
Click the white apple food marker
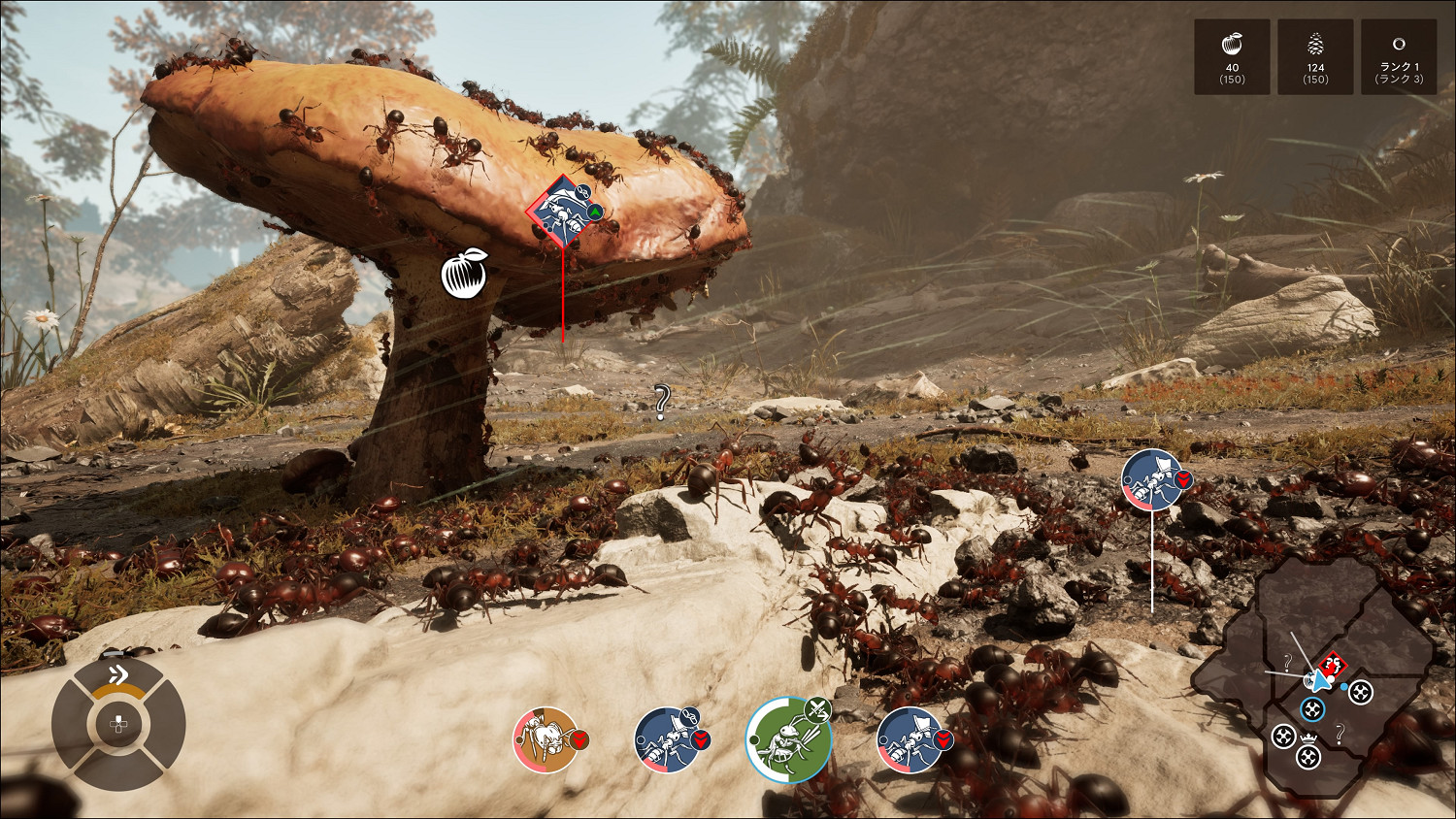click(464, 274)
